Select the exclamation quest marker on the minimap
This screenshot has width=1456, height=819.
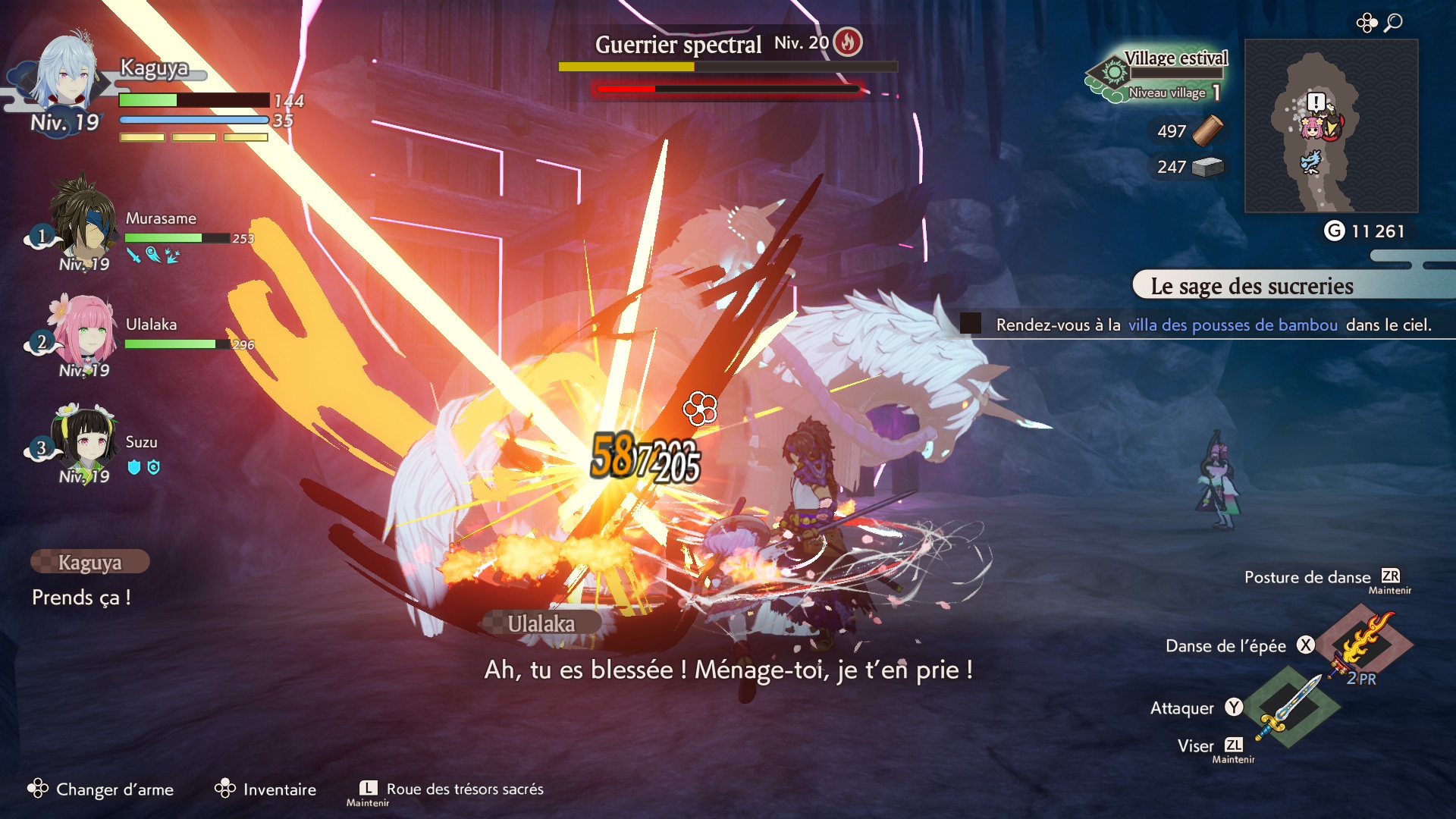[1316, 102]
